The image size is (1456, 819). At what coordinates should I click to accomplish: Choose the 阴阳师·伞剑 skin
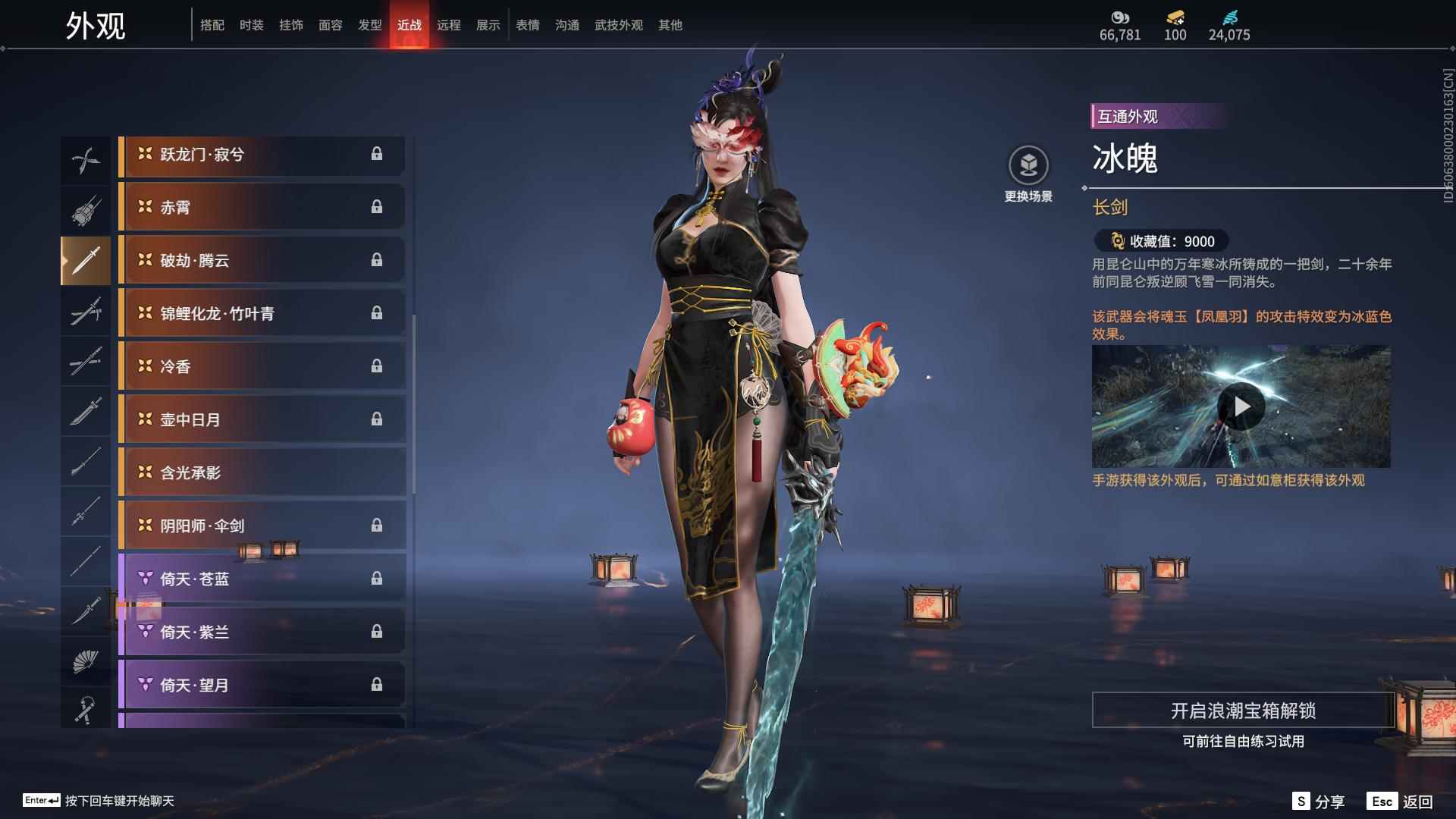262,526
